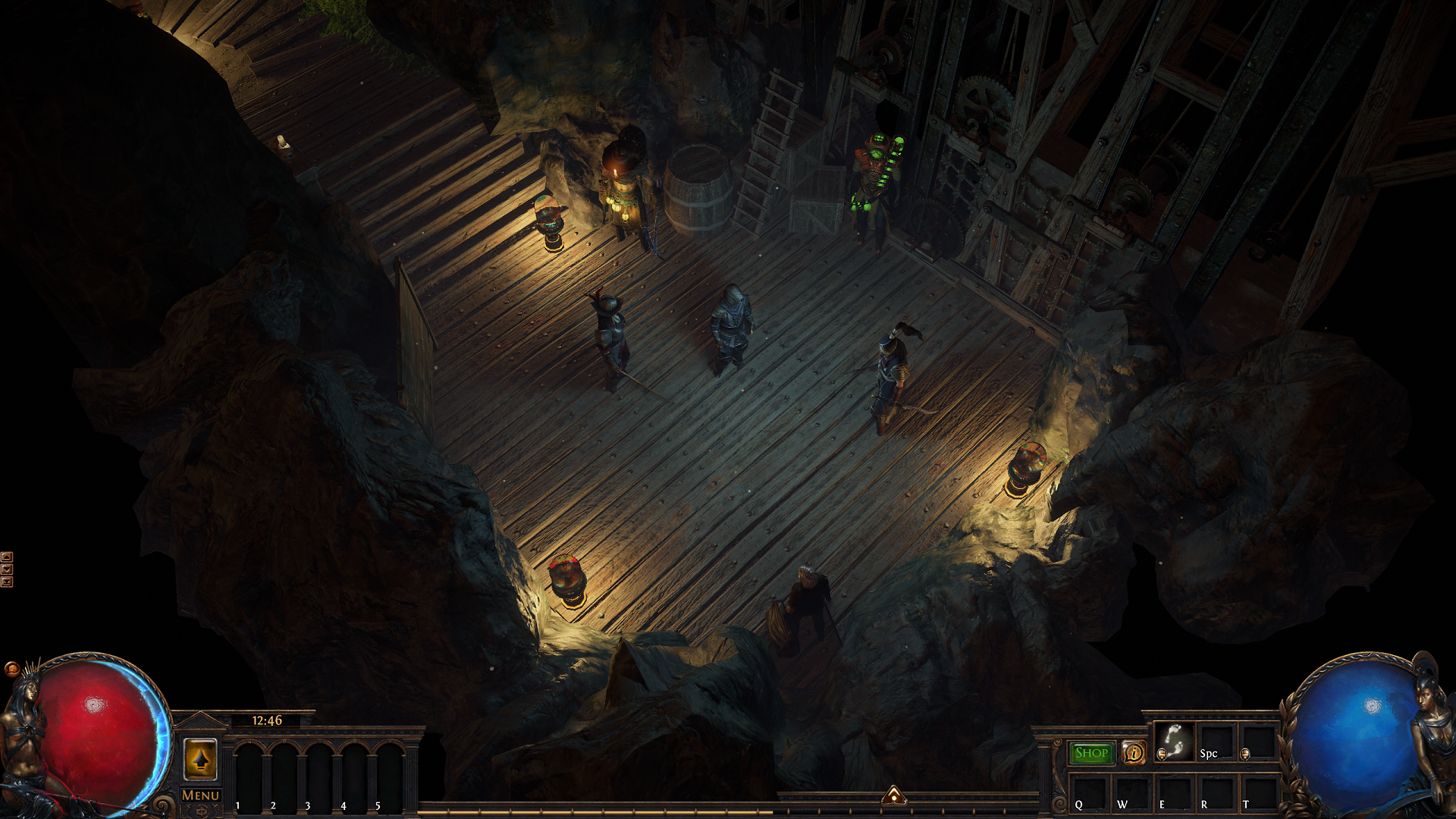1456x819 pixels.
Task: Open the chat bubble icon above health orb
Action: click(11, 669)
